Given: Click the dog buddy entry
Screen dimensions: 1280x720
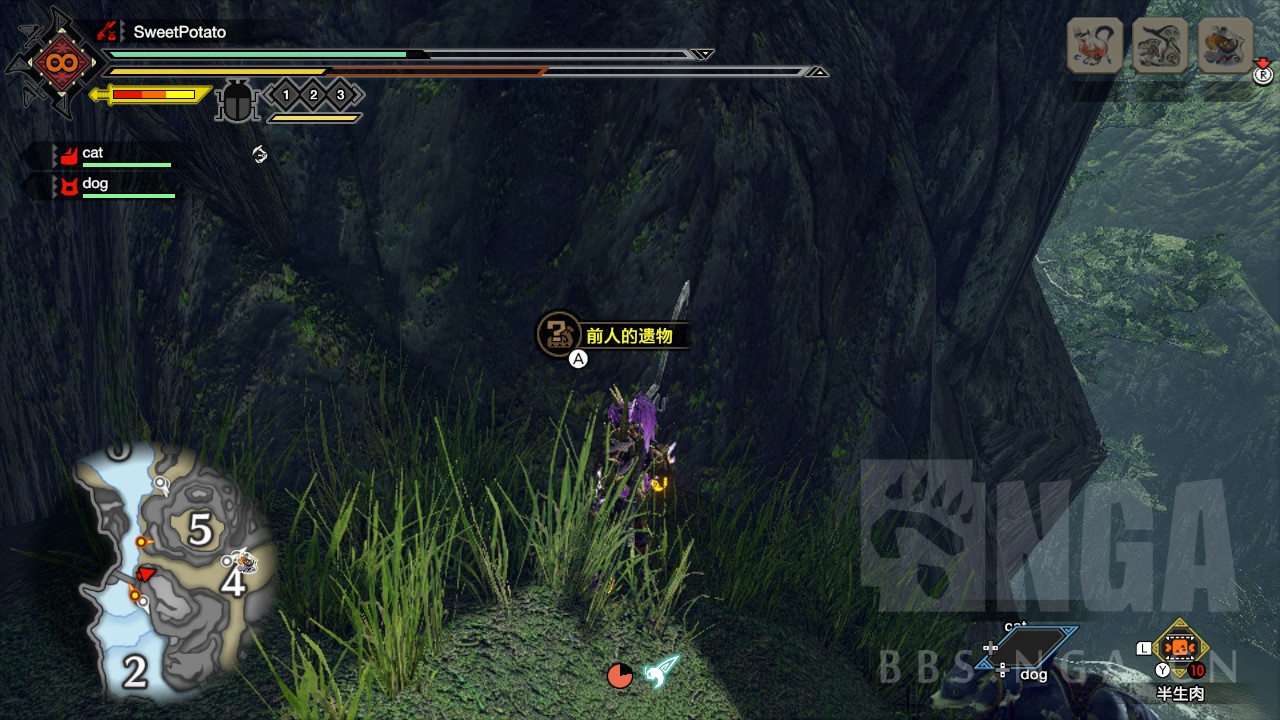Looking at the screenshot, I should (x=94, y=185).
